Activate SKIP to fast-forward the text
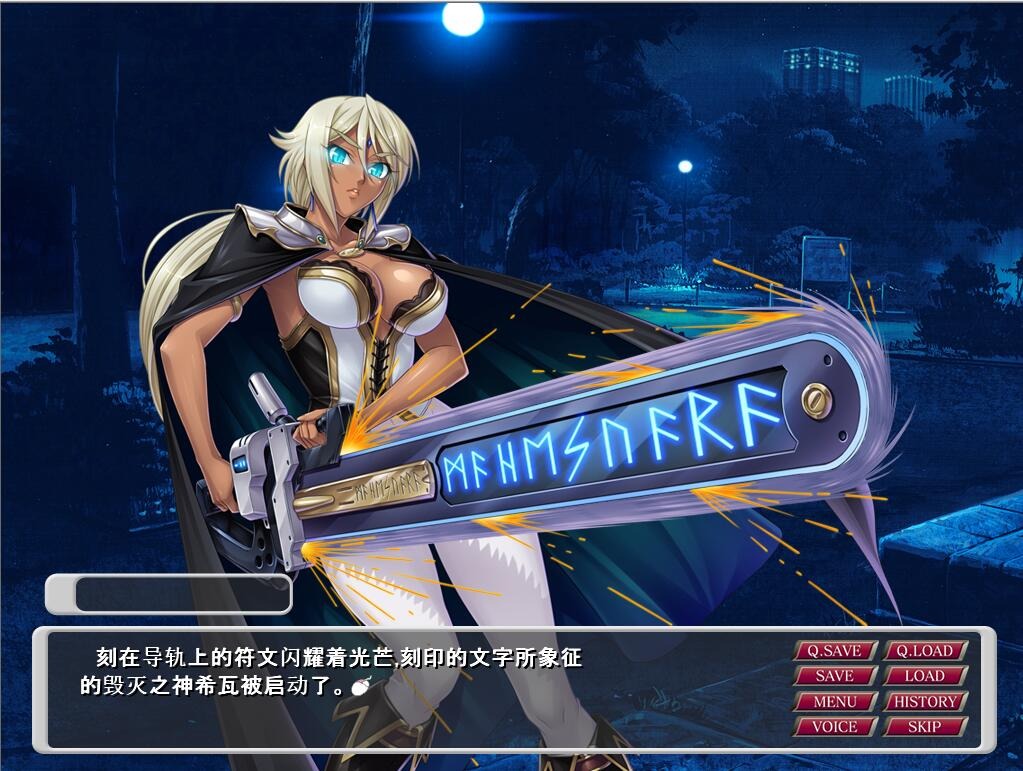The width and height of the screenshot is (1023, 771). click(x=925, y=727)
